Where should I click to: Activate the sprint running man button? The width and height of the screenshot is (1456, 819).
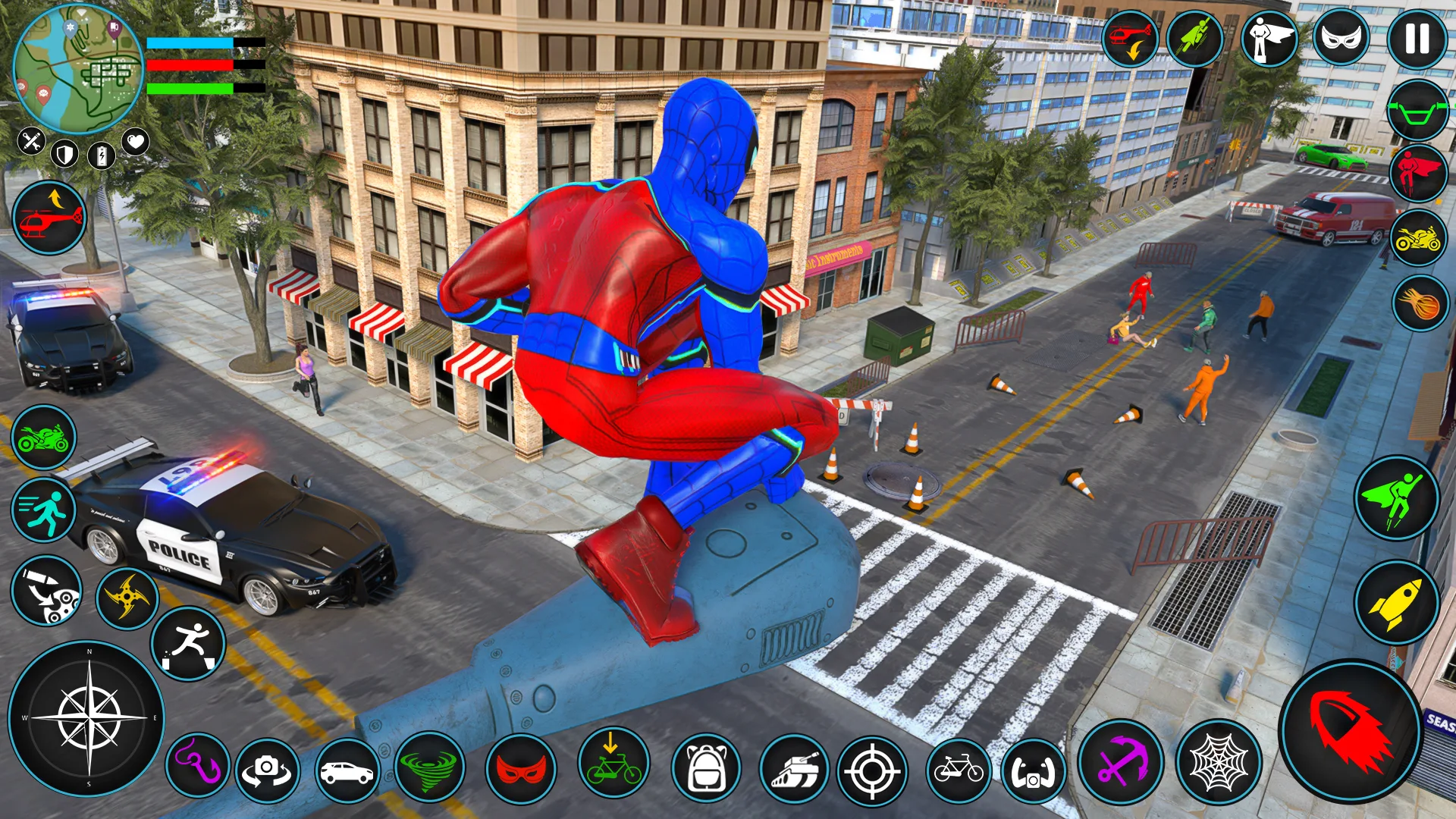[x=43, y=510]
